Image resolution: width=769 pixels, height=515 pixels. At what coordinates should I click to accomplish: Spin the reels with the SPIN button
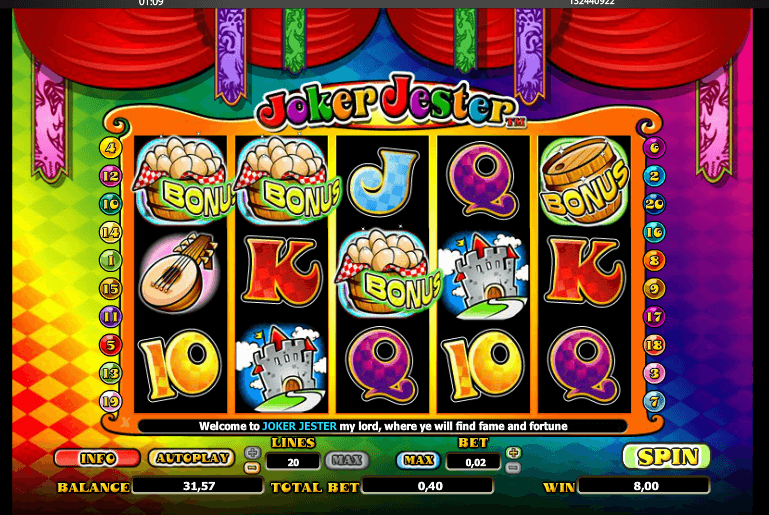point(666,456)
